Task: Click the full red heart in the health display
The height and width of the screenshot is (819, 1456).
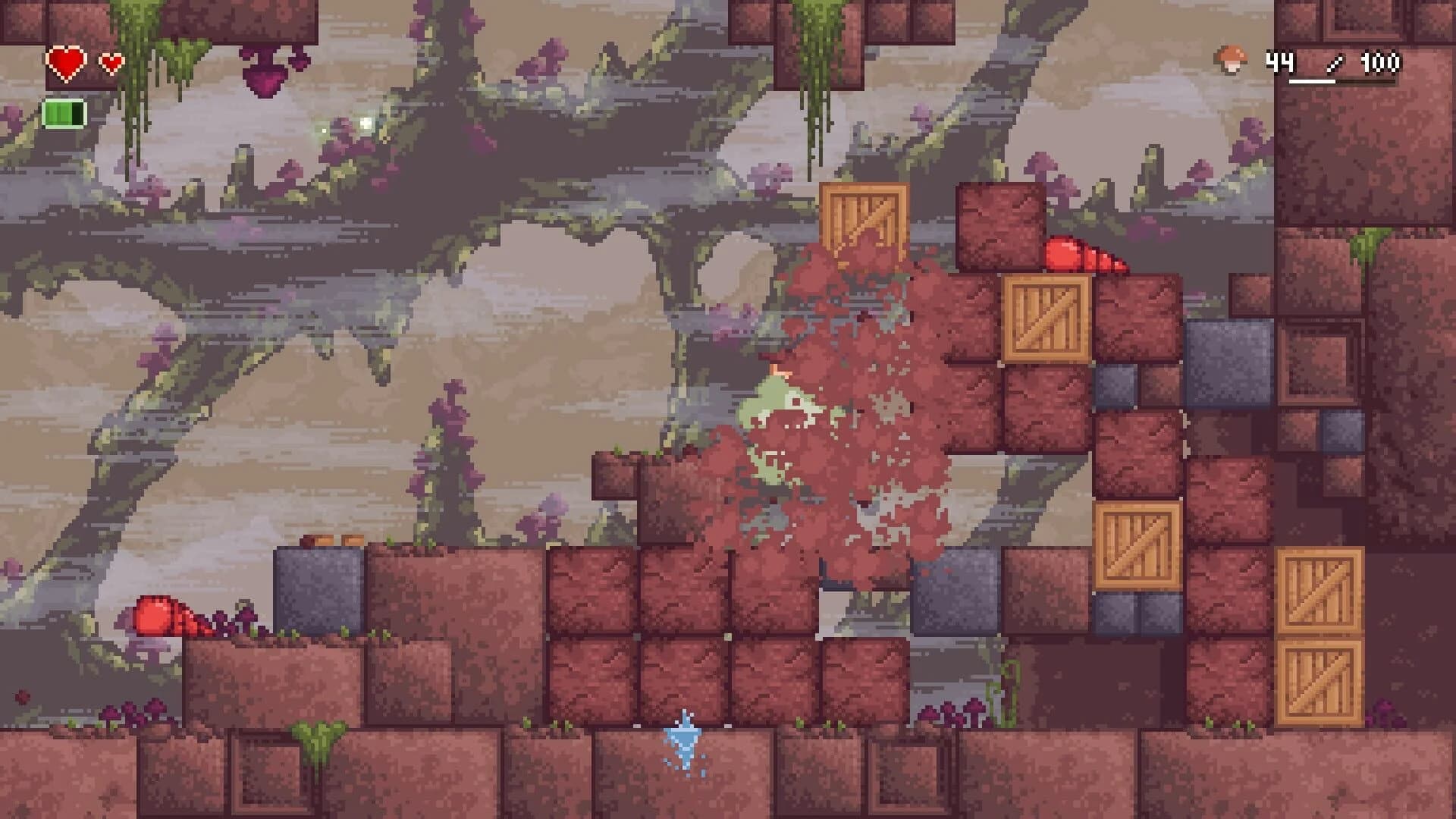Action: tap(67, 61)
